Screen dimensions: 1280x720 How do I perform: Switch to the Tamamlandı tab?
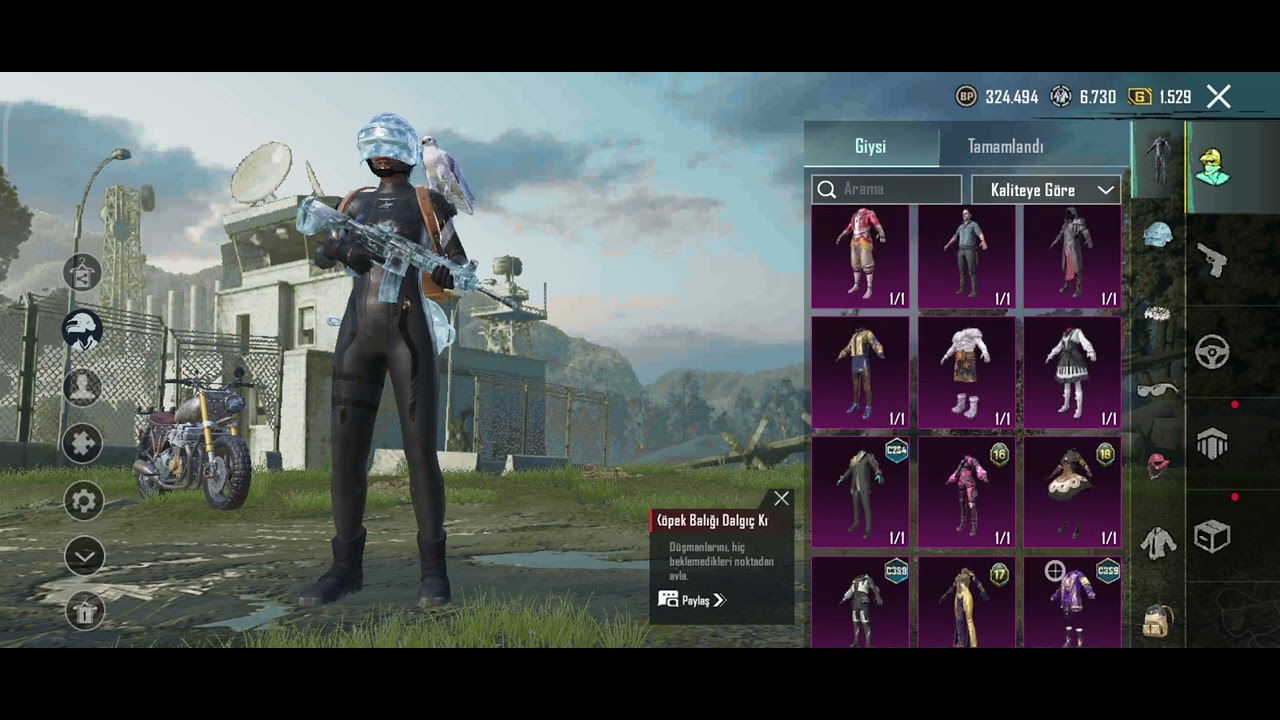[x=1005, y=147]
